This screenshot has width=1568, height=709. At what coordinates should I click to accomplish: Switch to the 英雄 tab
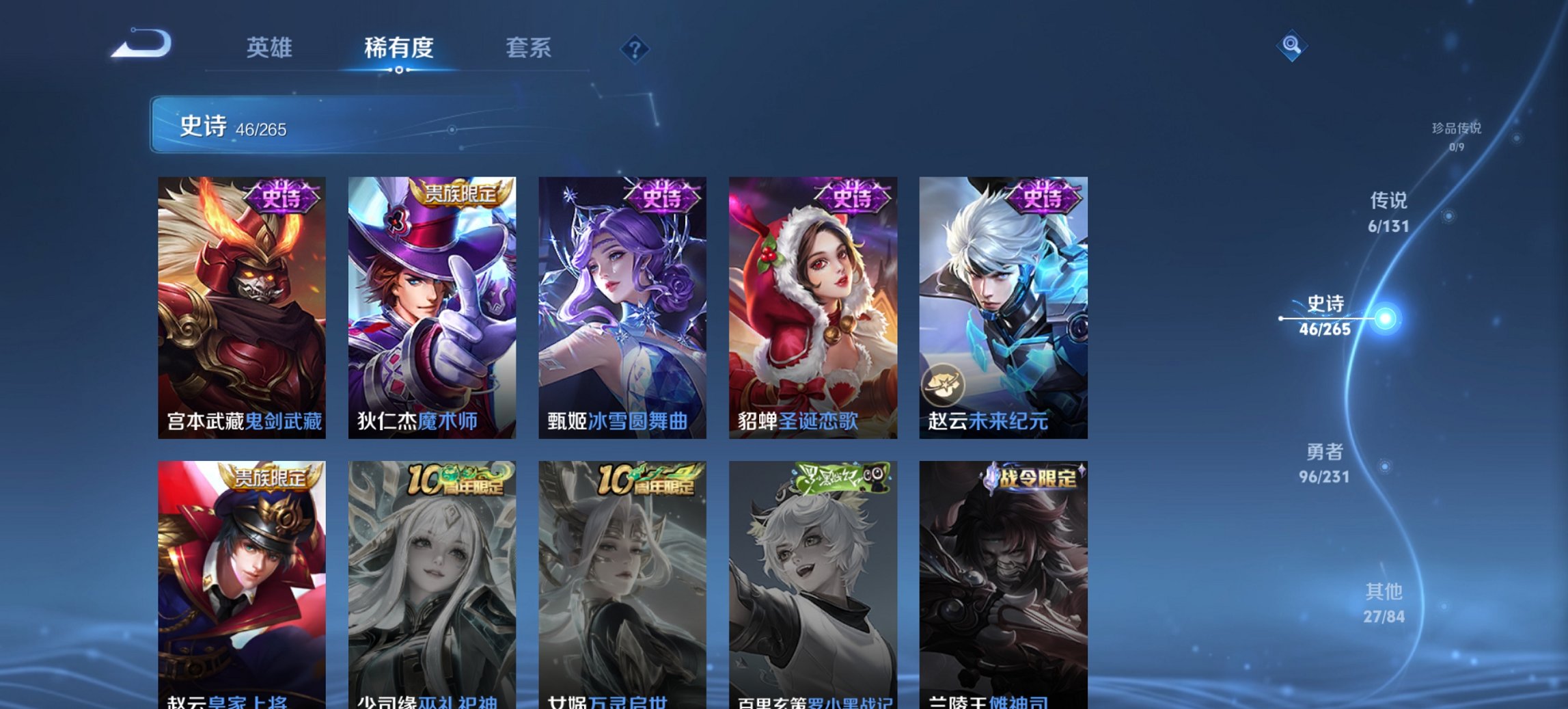pos(271,48)
